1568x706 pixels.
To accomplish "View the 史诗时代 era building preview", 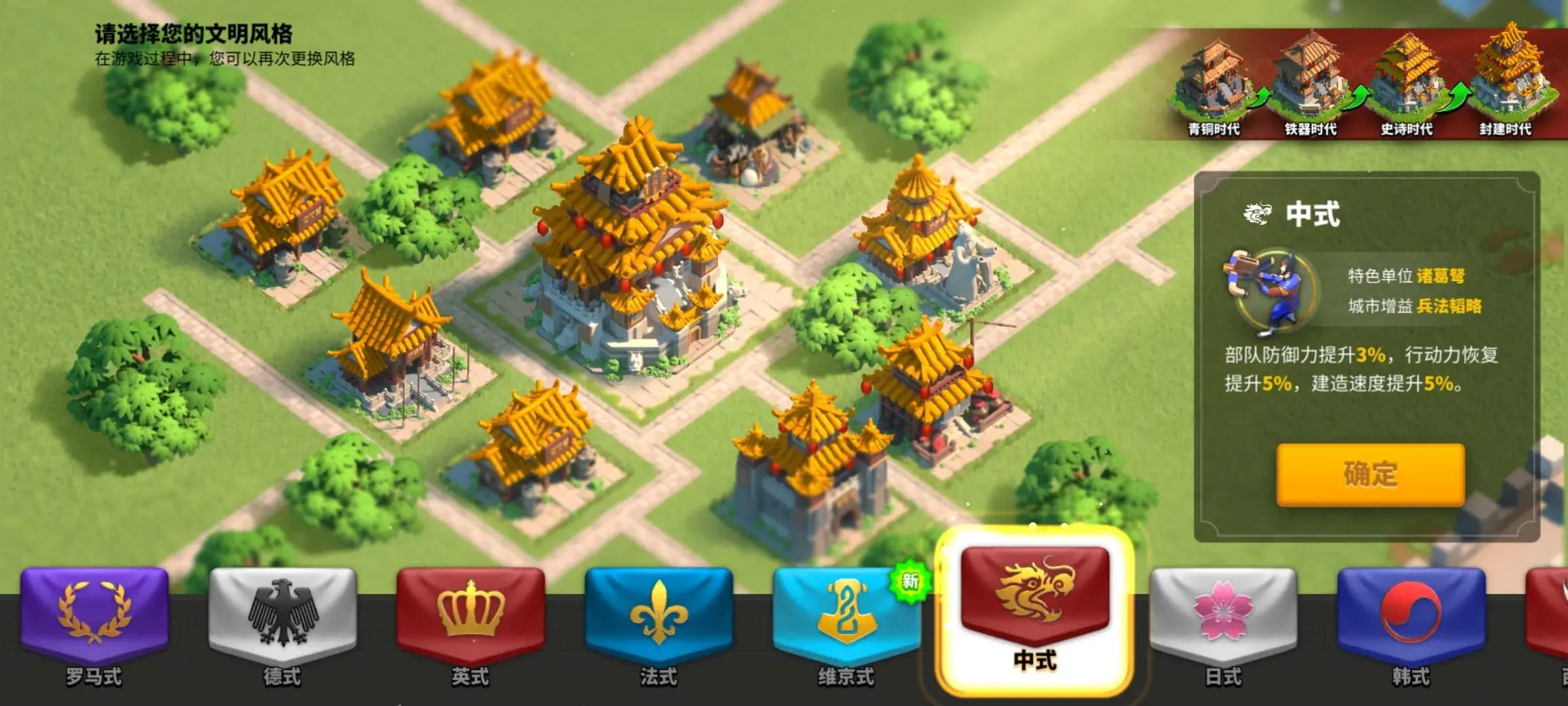I will coord(1406,82).
